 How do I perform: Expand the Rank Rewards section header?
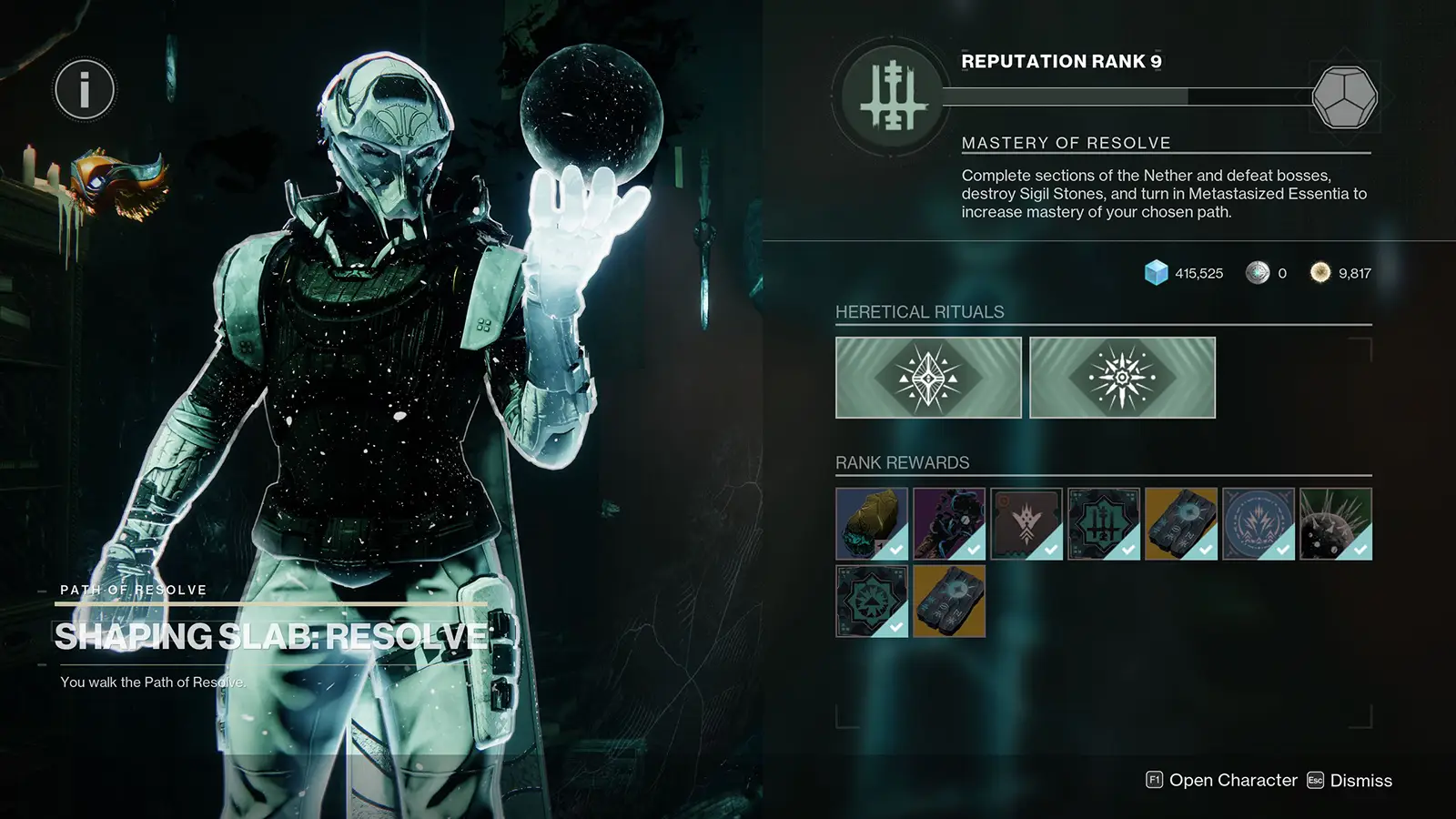(x=902, y=462)
